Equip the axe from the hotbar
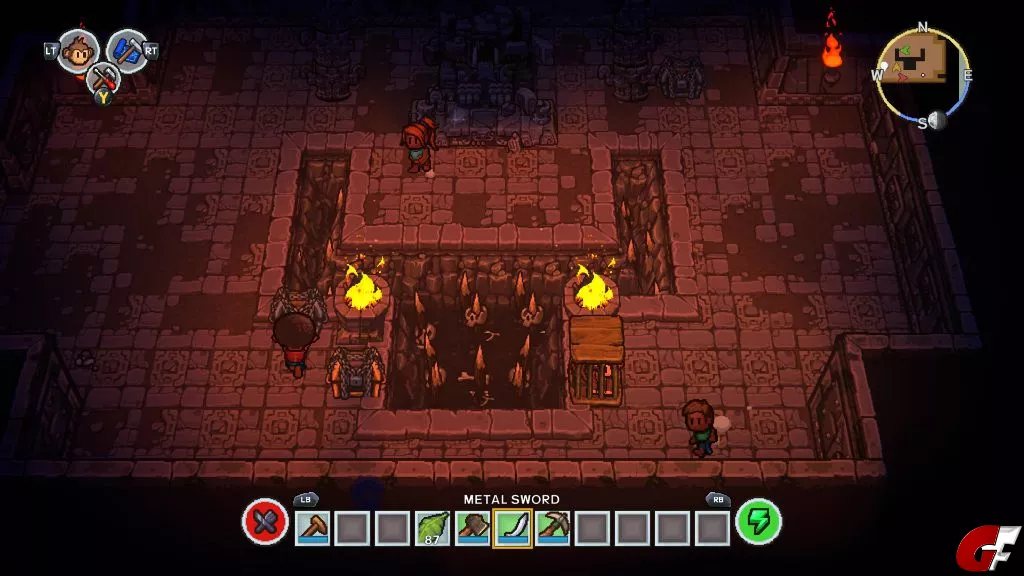Image resolution: width=1024 pixels, height=576 pixels. point(472,527)
